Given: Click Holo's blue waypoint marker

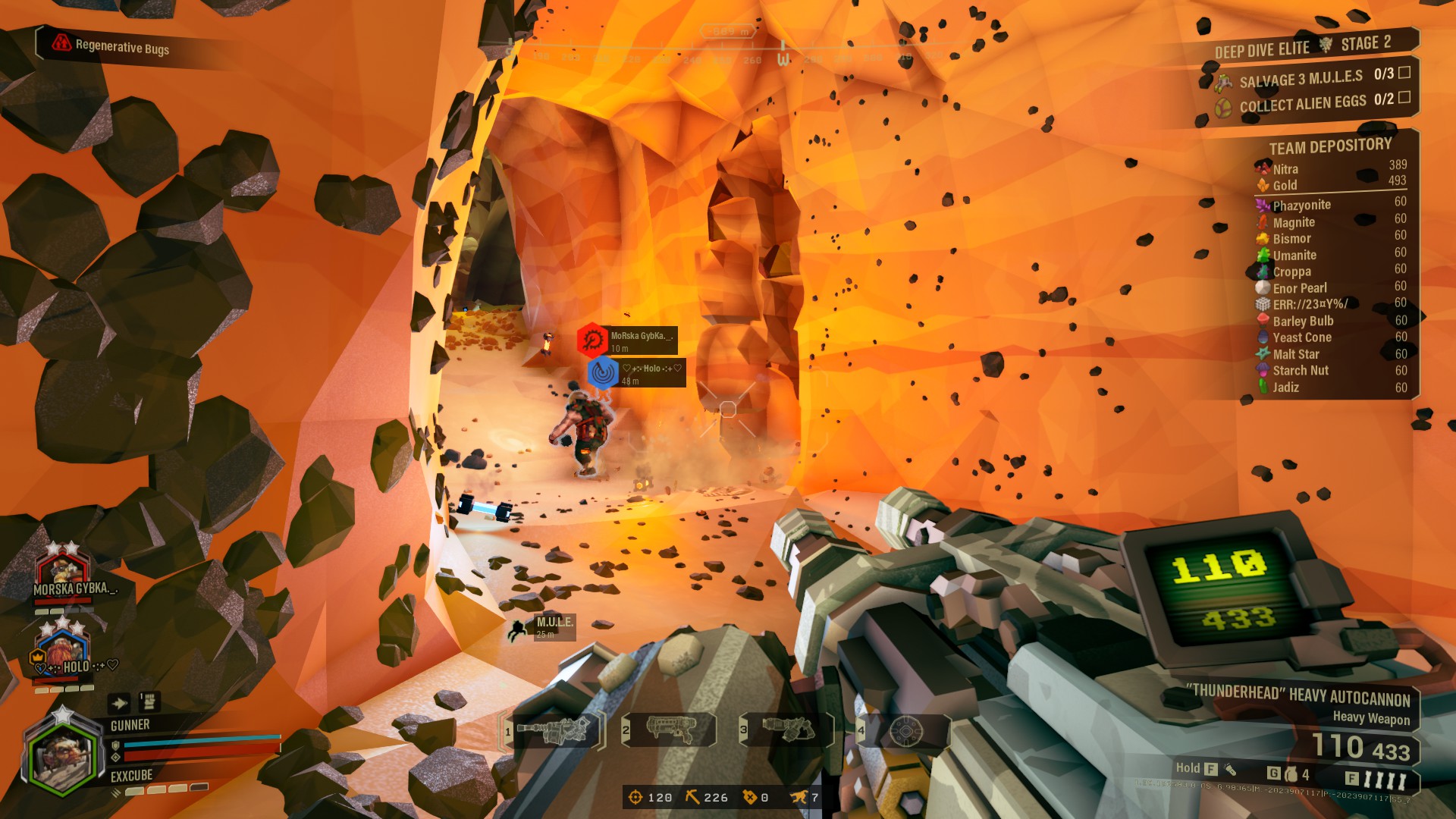Looking at the screenshot, I should pos(604,372).
